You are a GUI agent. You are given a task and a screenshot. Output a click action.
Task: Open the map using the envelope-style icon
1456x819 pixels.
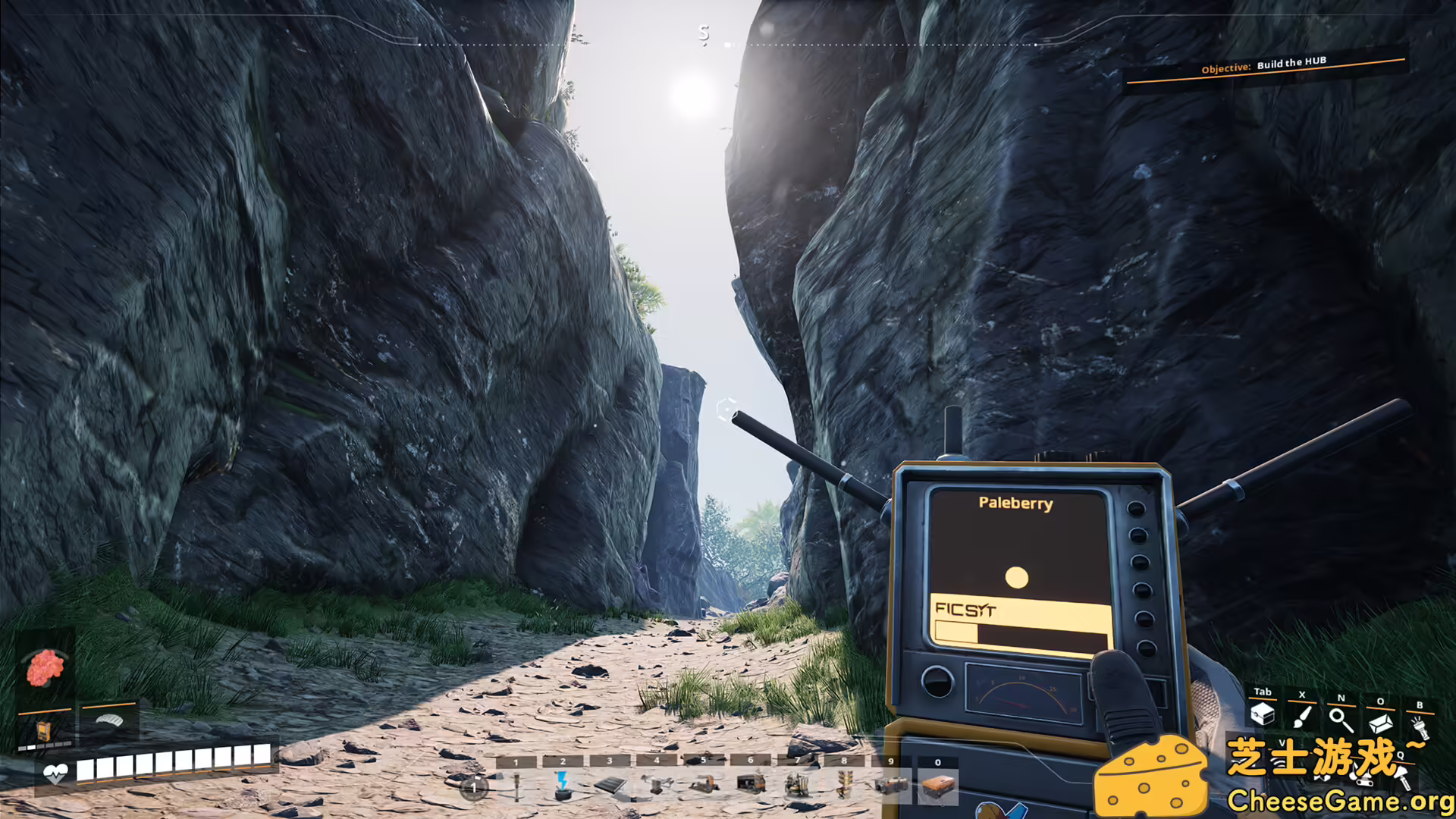[x=1381, y=723]
